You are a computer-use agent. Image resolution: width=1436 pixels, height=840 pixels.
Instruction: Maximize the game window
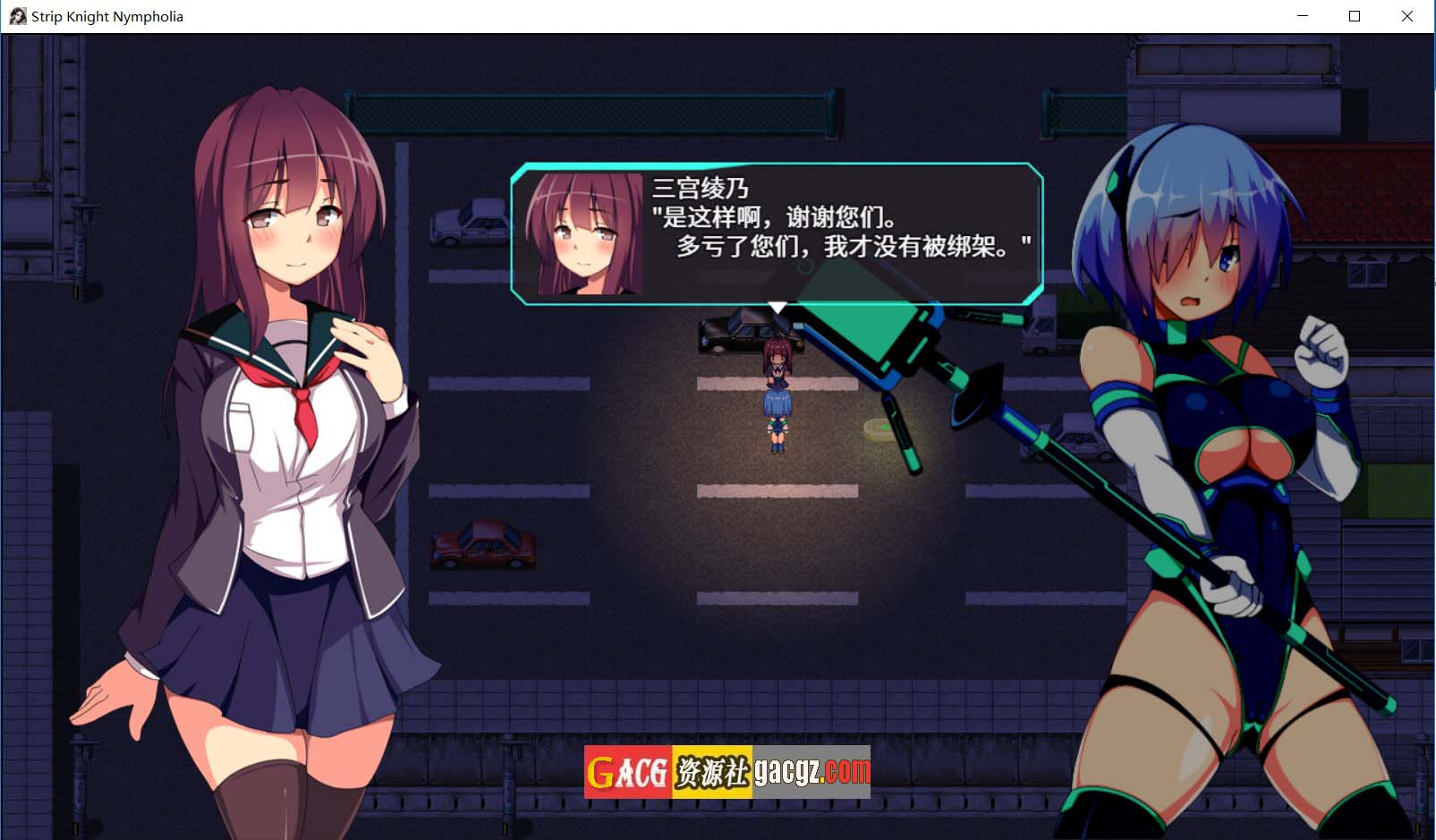pos(1355,16)
